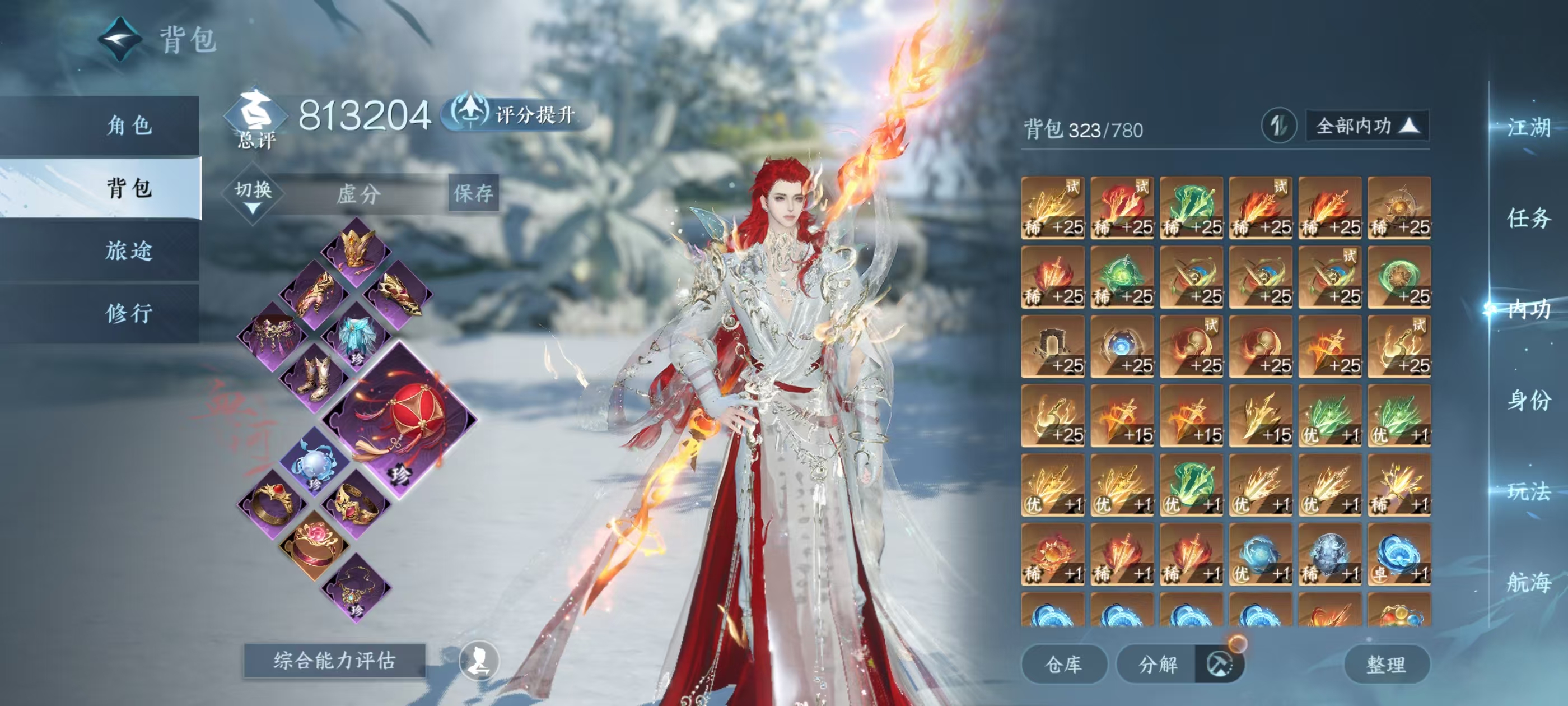Open 综合能力评估 ability evaluation
Image resolution: width=1568 pixels, height=706 pixels.
334,660
